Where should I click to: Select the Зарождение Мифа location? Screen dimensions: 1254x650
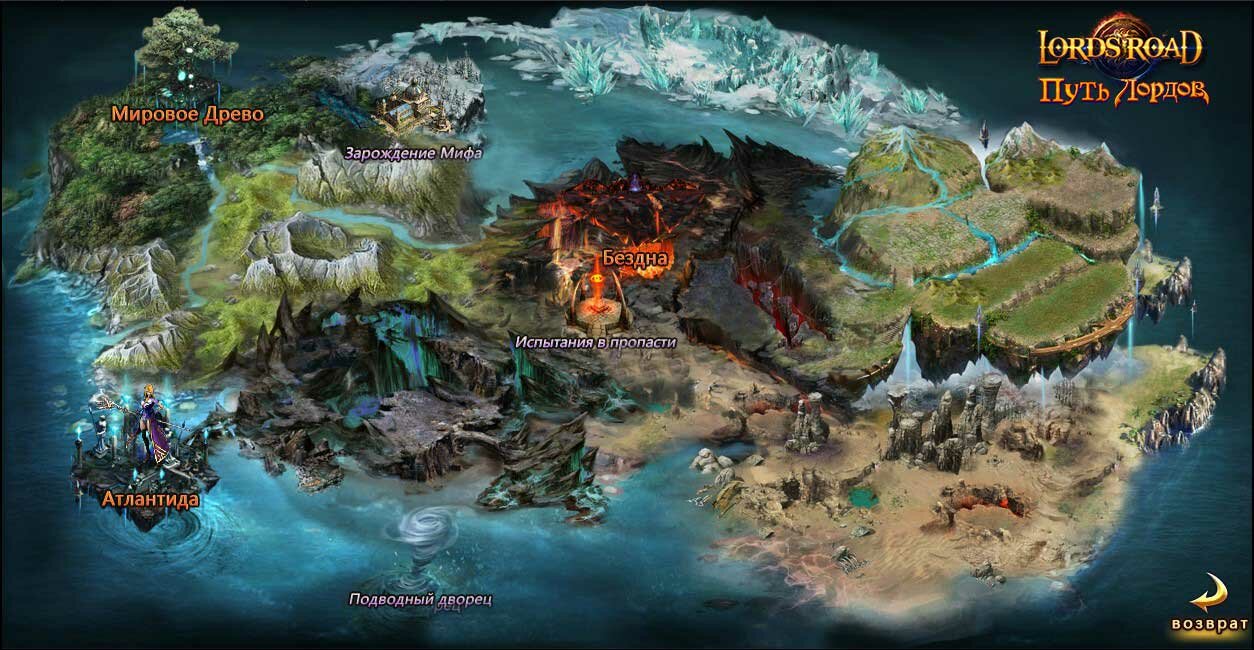point(413,153)
